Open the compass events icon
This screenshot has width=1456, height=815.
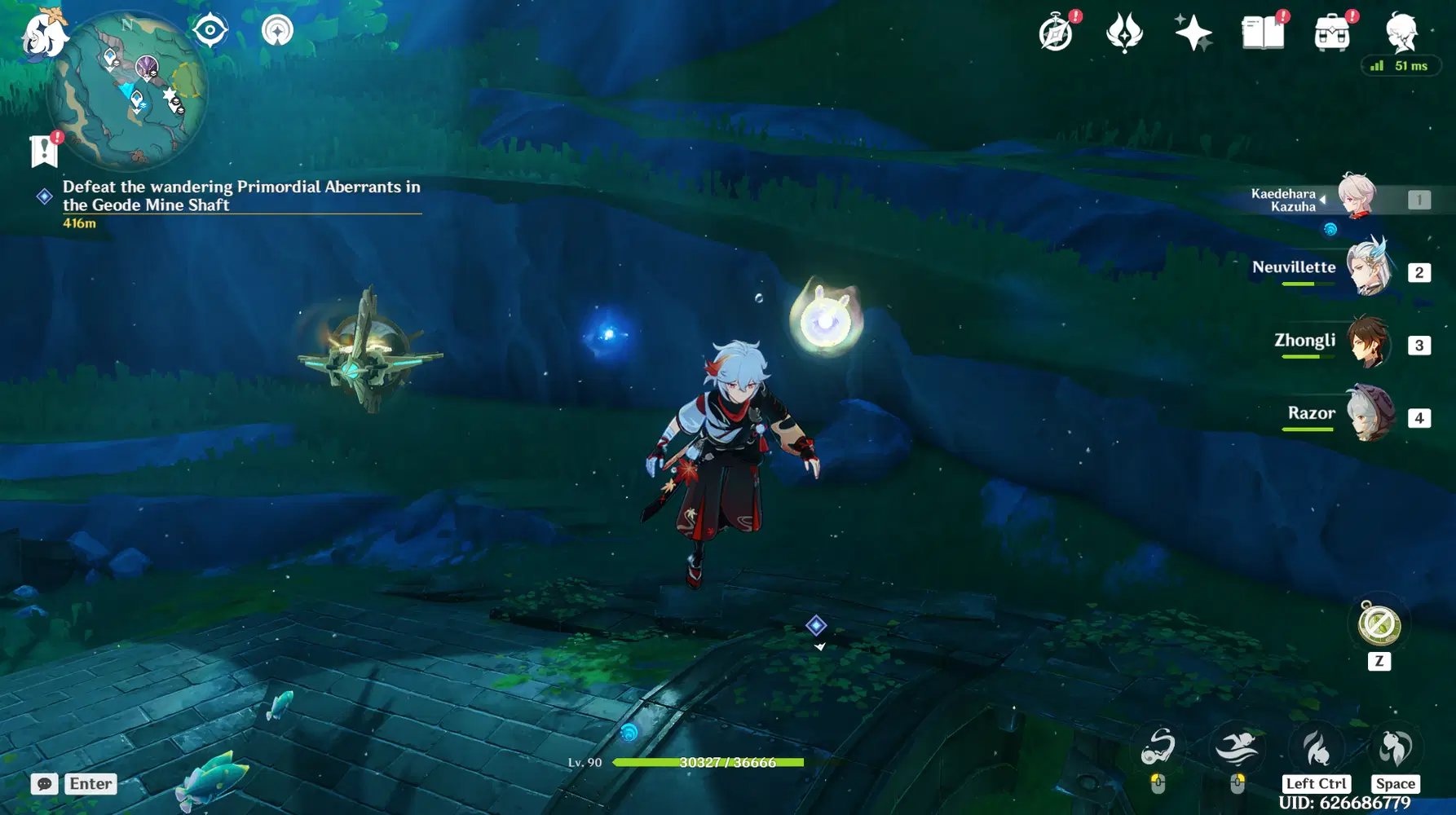(1056, 34)
